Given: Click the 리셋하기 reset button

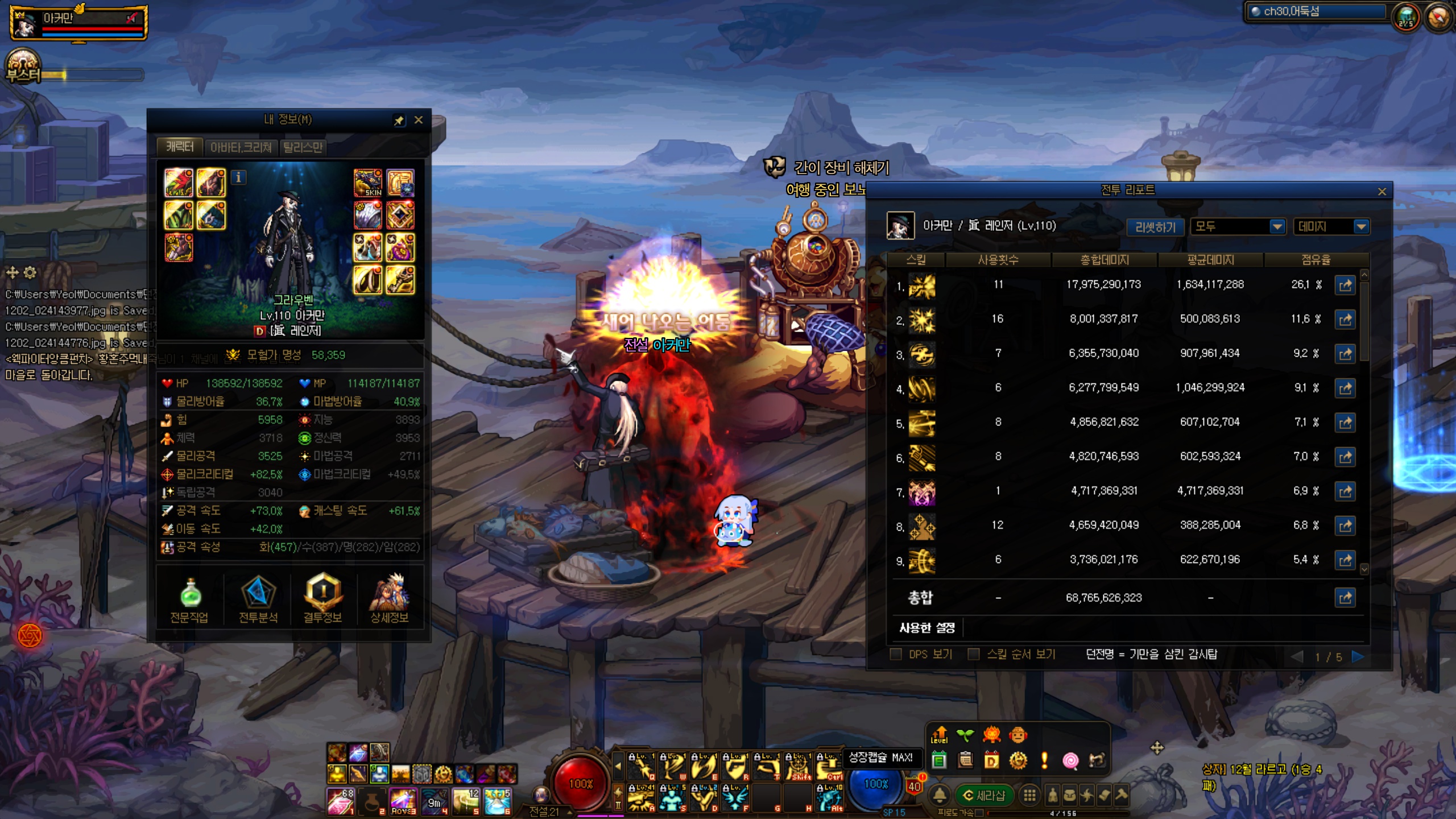Looking at the screenshot, I should tap(1155, 227).
